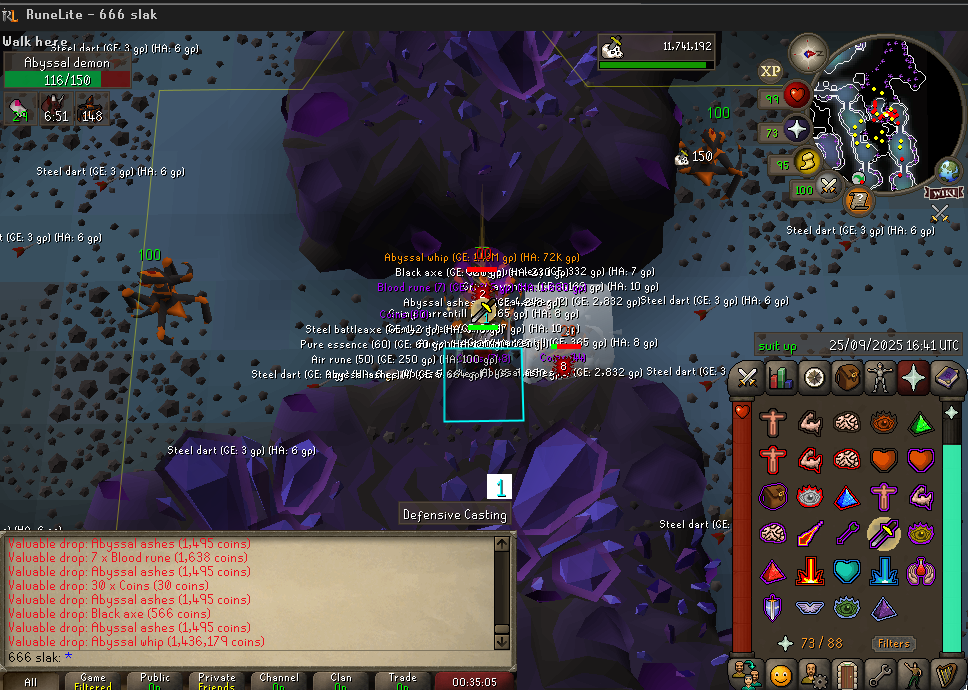Image resolution: width=968 pixels, height=690 pixels.
Task: Switch to the Skills tab
Action: tap(779, 378)
